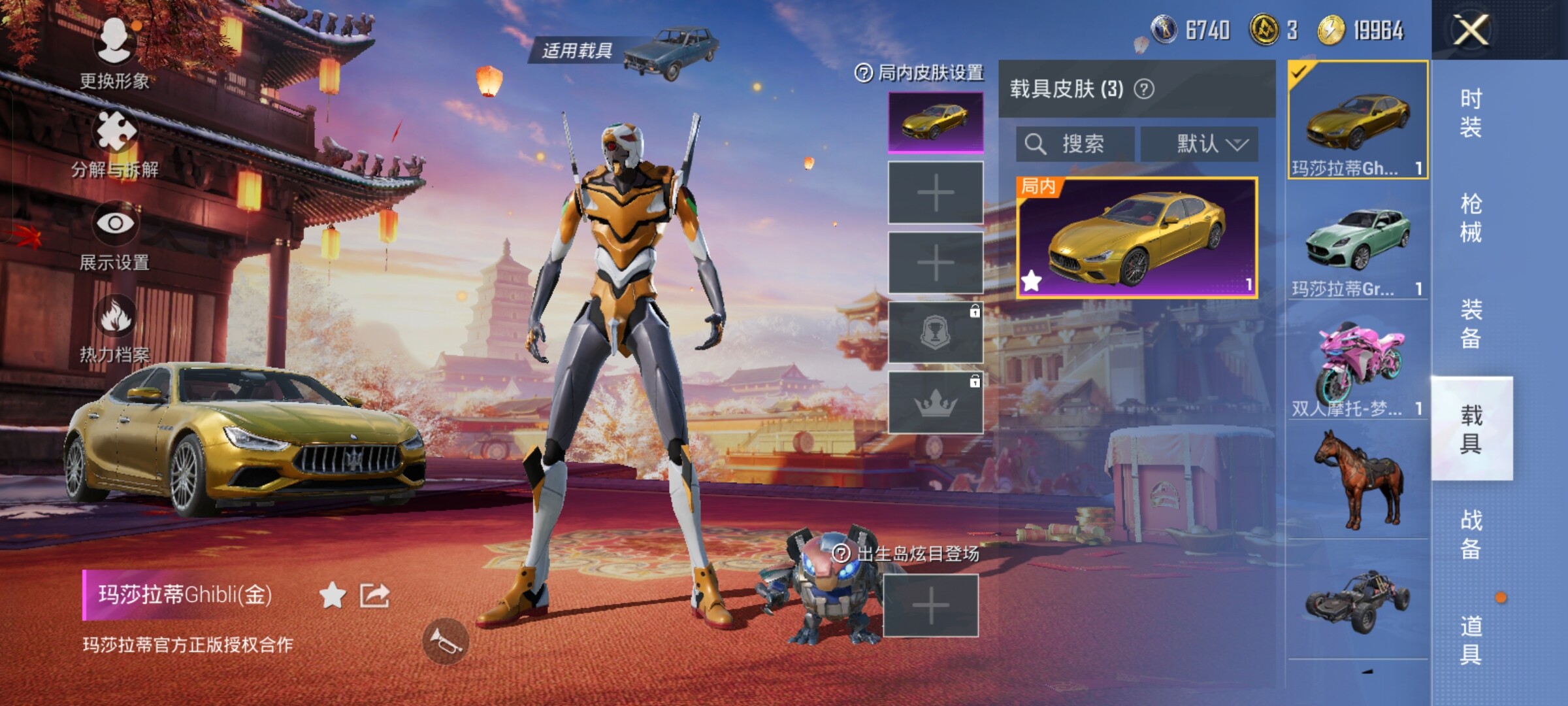Share the Maserati Ghibli skin
1568x706 pixels.
[374, 596]
